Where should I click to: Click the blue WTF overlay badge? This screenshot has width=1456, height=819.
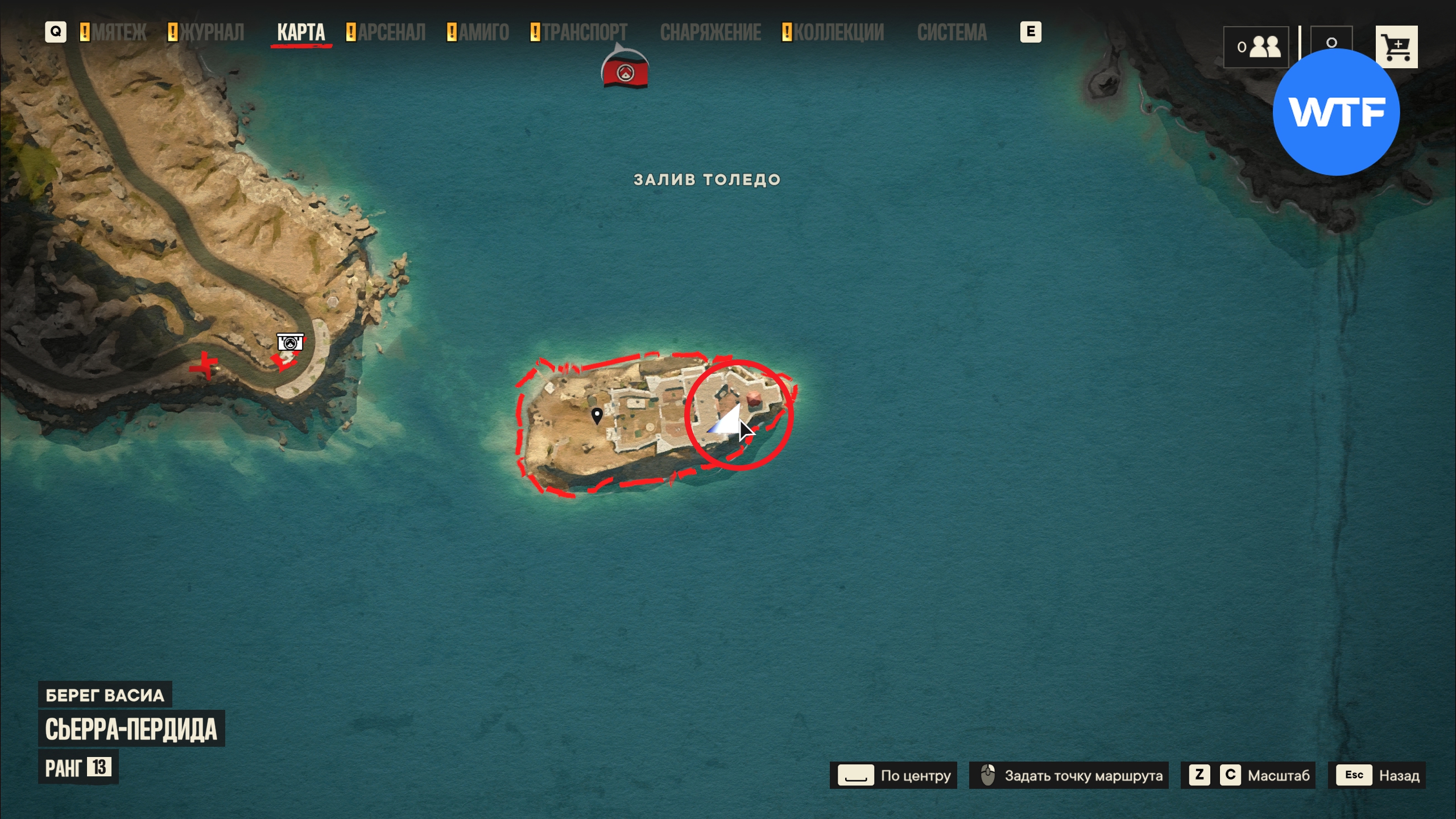1335,112
